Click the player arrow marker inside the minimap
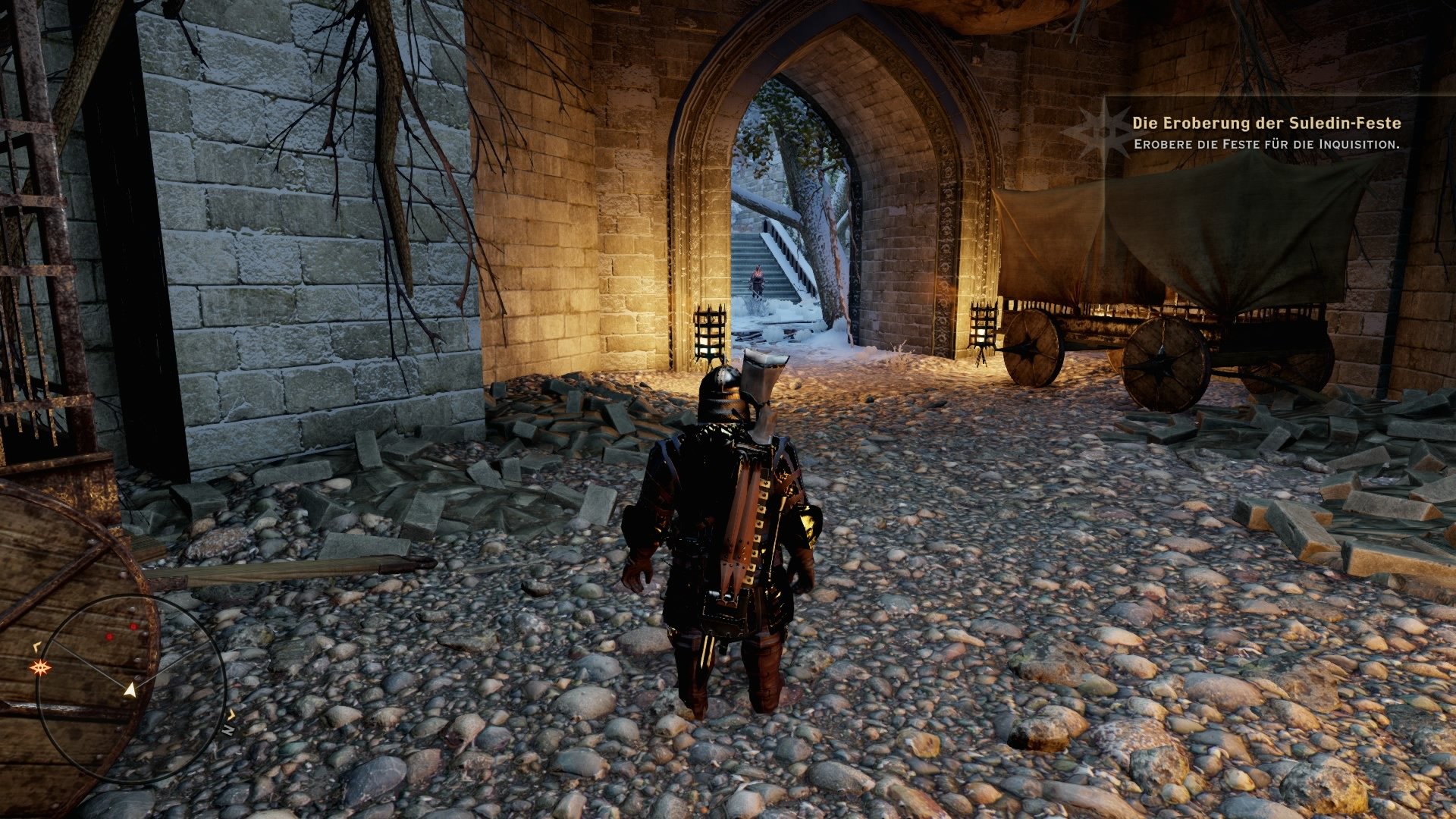Viewport: 1456px width, 819px height. pyautogui.click(x=130, y=691)
